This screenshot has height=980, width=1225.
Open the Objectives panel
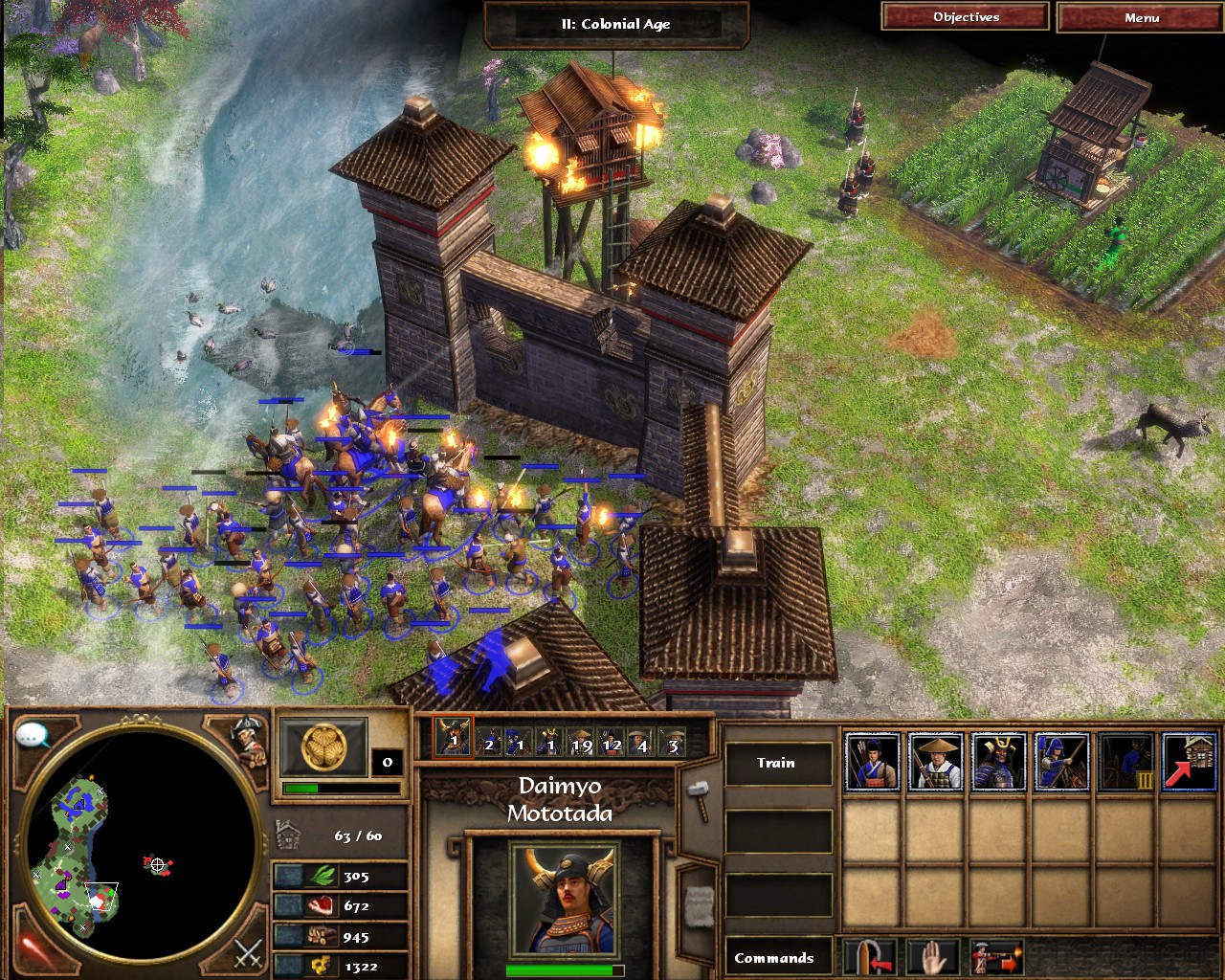point(966,17)
